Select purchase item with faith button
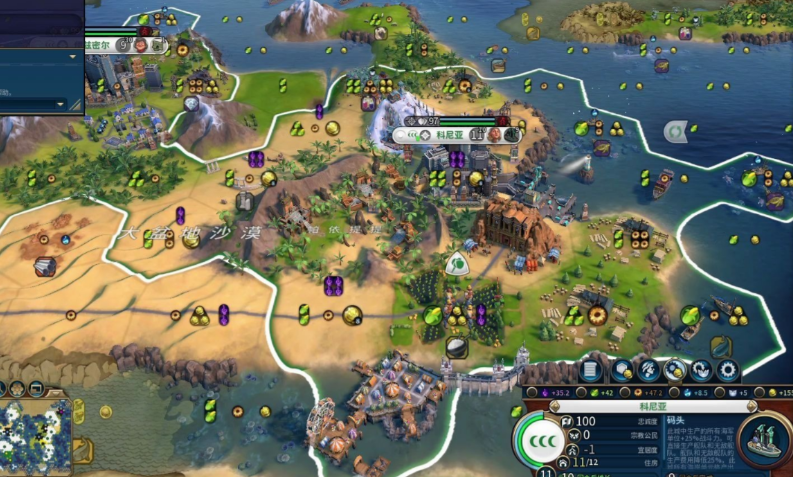Screen dimensions: 793x477 tap(701, 370)
